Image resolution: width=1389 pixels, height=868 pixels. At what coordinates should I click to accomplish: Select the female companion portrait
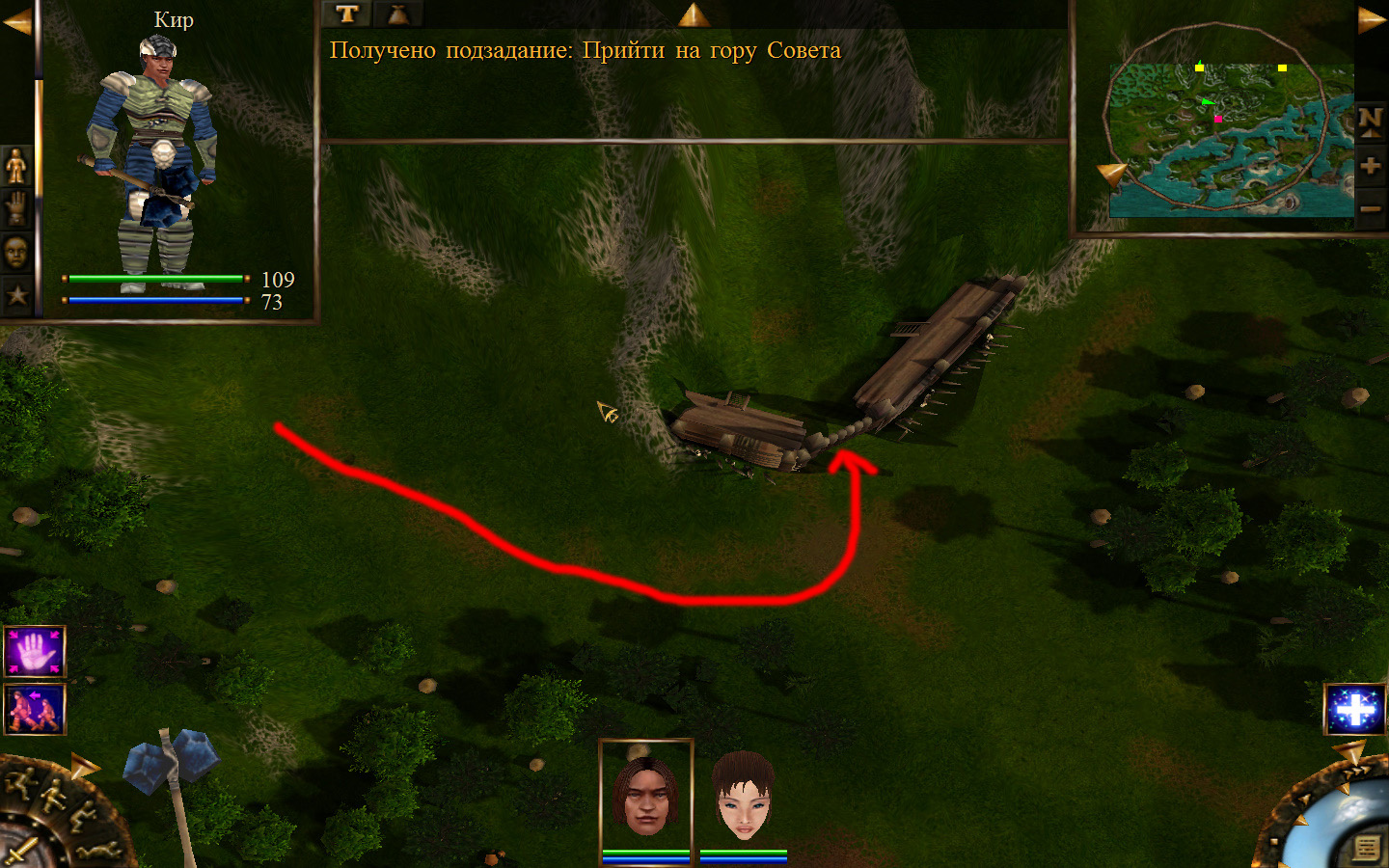point(744,796)
